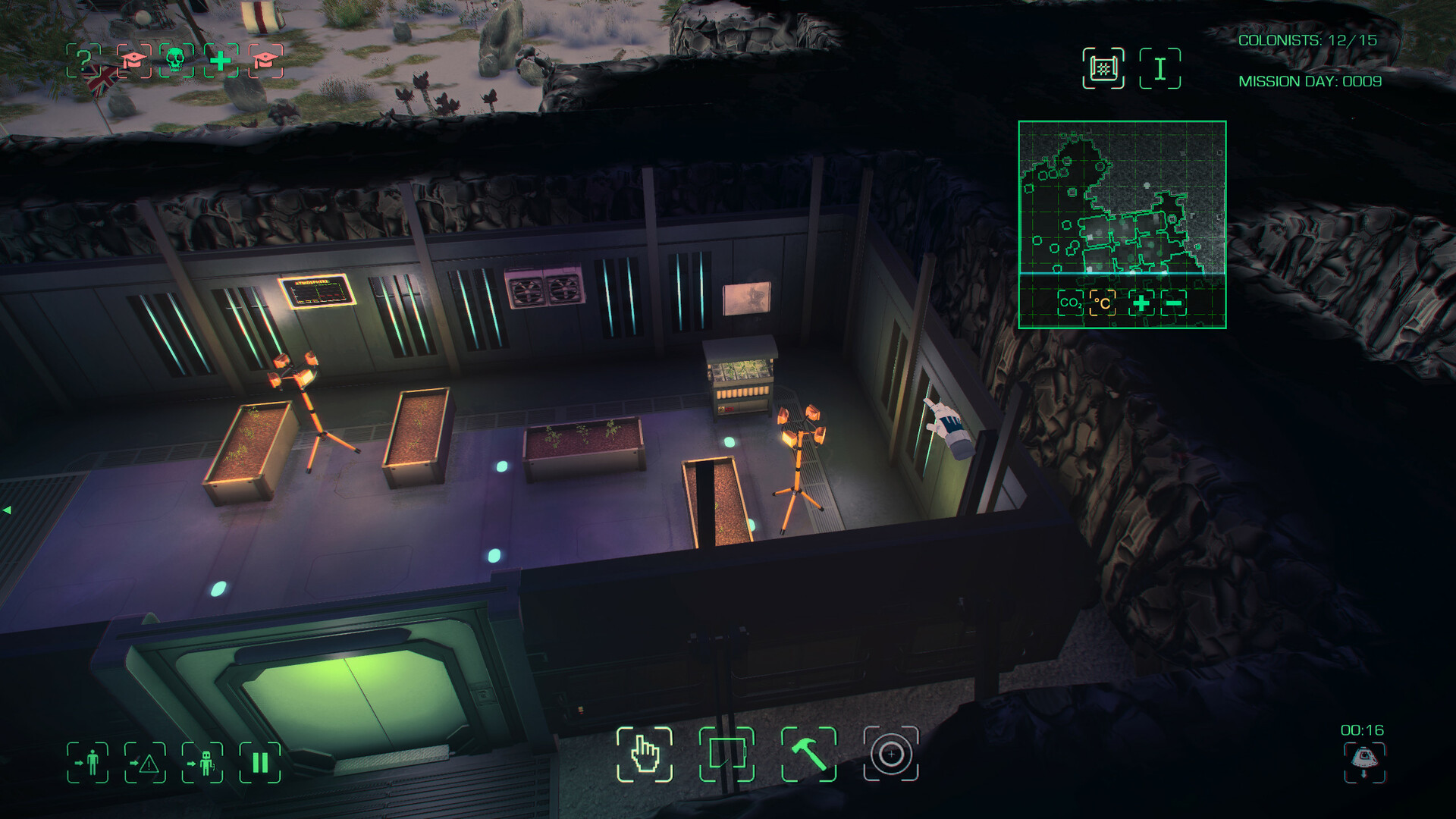Jump to next robot using droid icon
Viewport: 1456px width, 819px height.
tap(202, 762)
